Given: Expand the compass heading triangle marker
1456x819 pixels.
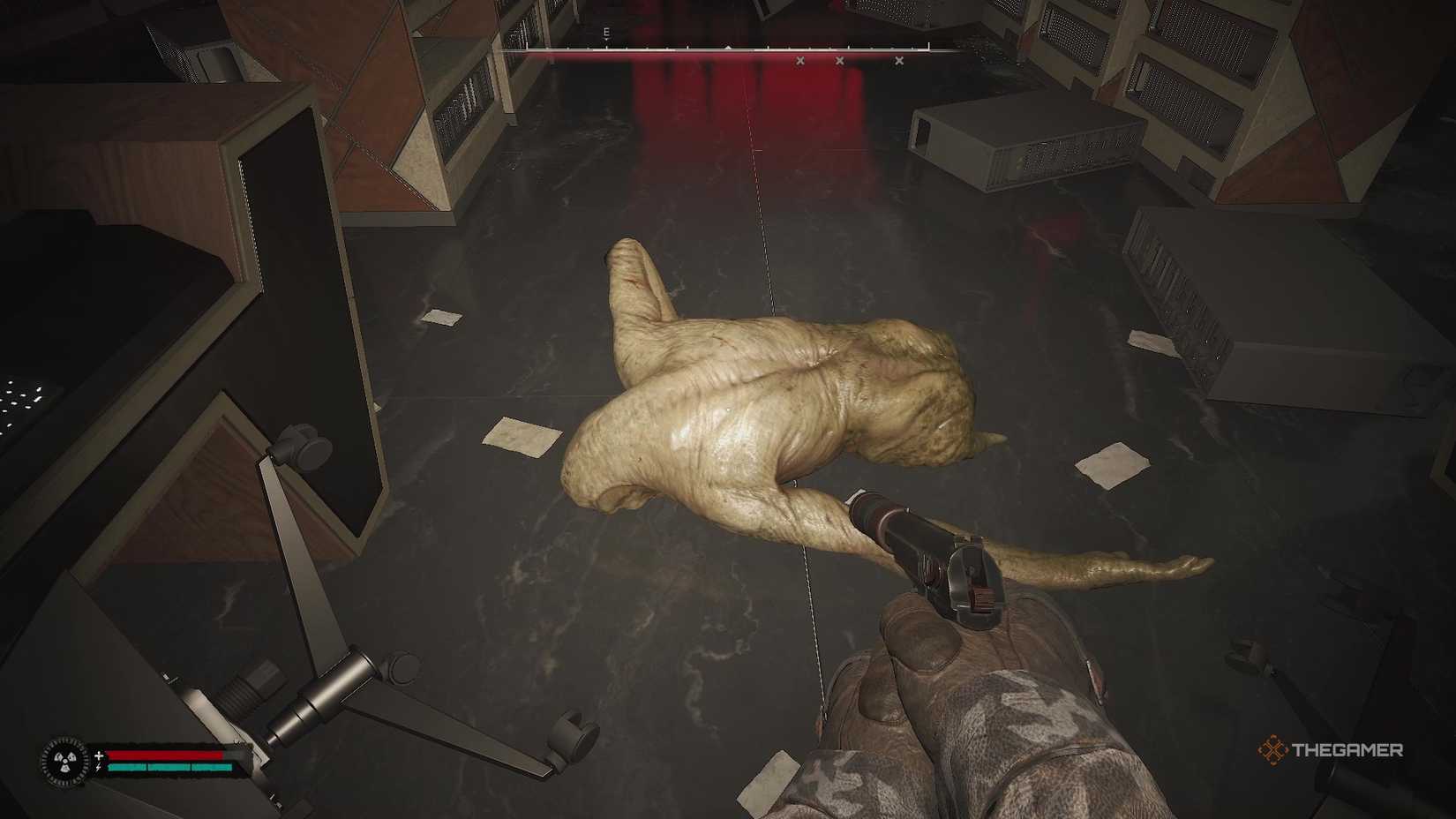Looking at the screenshot, I should pos(727,46).
